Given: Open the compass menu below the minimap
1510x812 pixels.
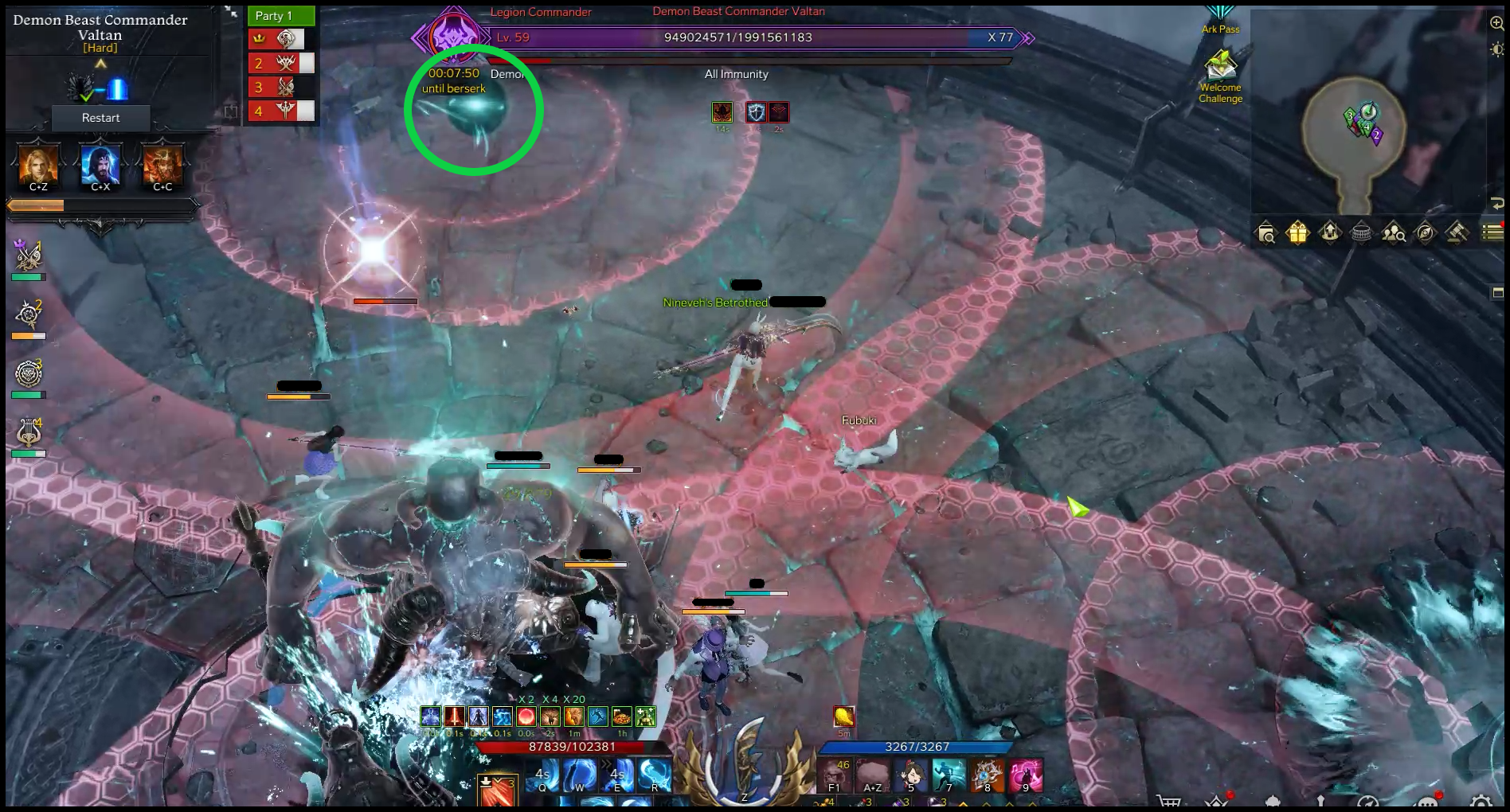Looking at the screenshot, I should click(1425, 232).
